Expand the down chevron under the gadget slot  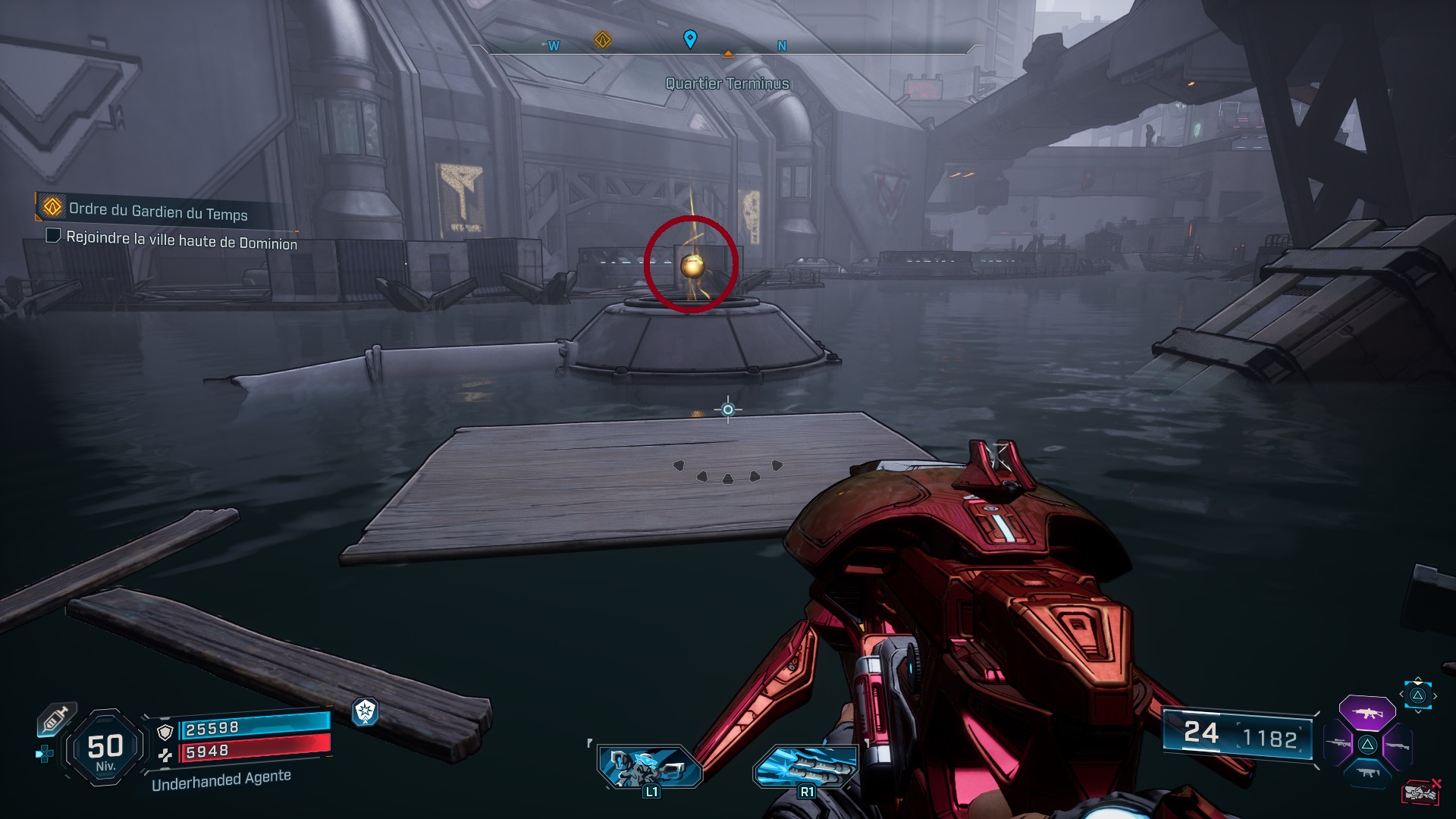coord(1418,711)
